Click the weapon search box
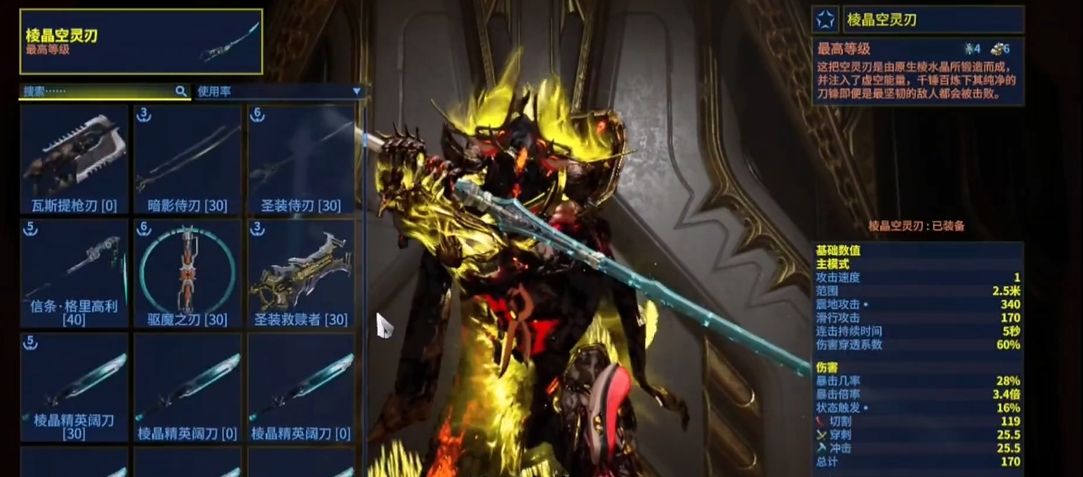 (100, 91)
